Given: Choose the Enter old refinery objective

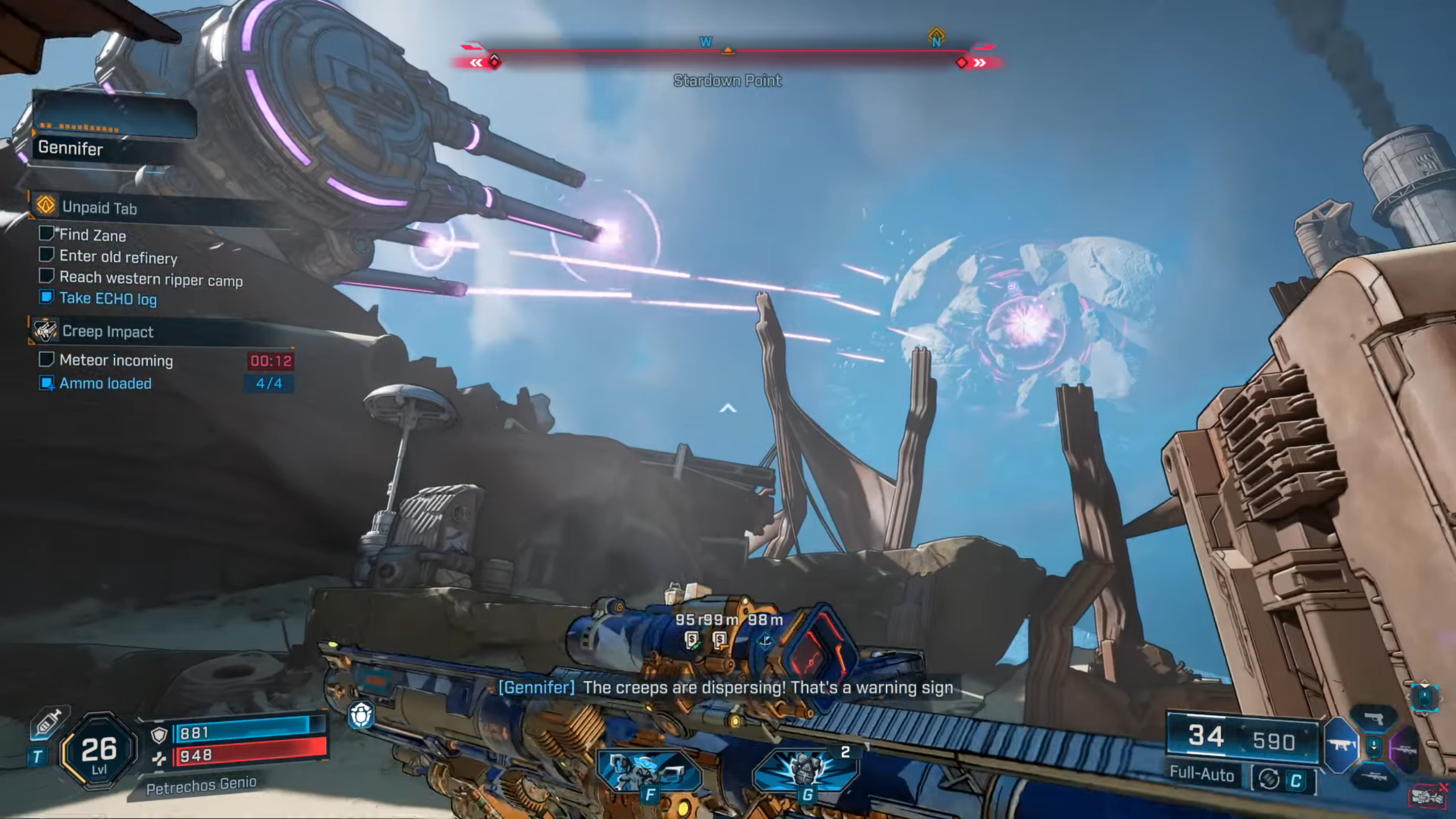Looking at the screenshot, I should click(118, 257).
